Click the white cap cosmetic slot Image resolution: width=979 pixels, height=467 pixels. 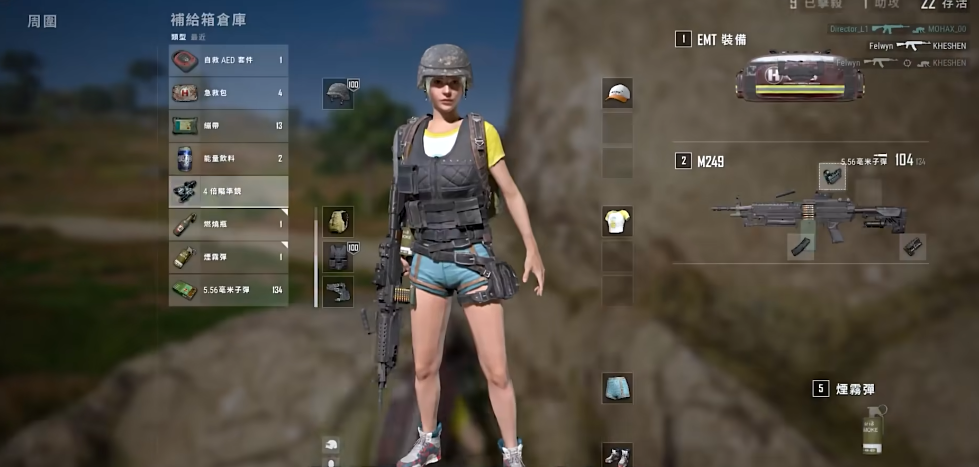pyautogui.click(x=617, y=94)
